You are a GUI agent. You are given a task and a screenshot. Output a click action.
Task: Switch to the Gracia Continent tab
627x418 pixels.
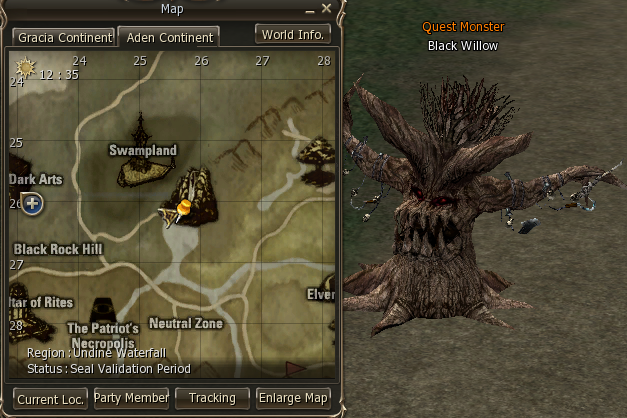(x=63, y=37)
